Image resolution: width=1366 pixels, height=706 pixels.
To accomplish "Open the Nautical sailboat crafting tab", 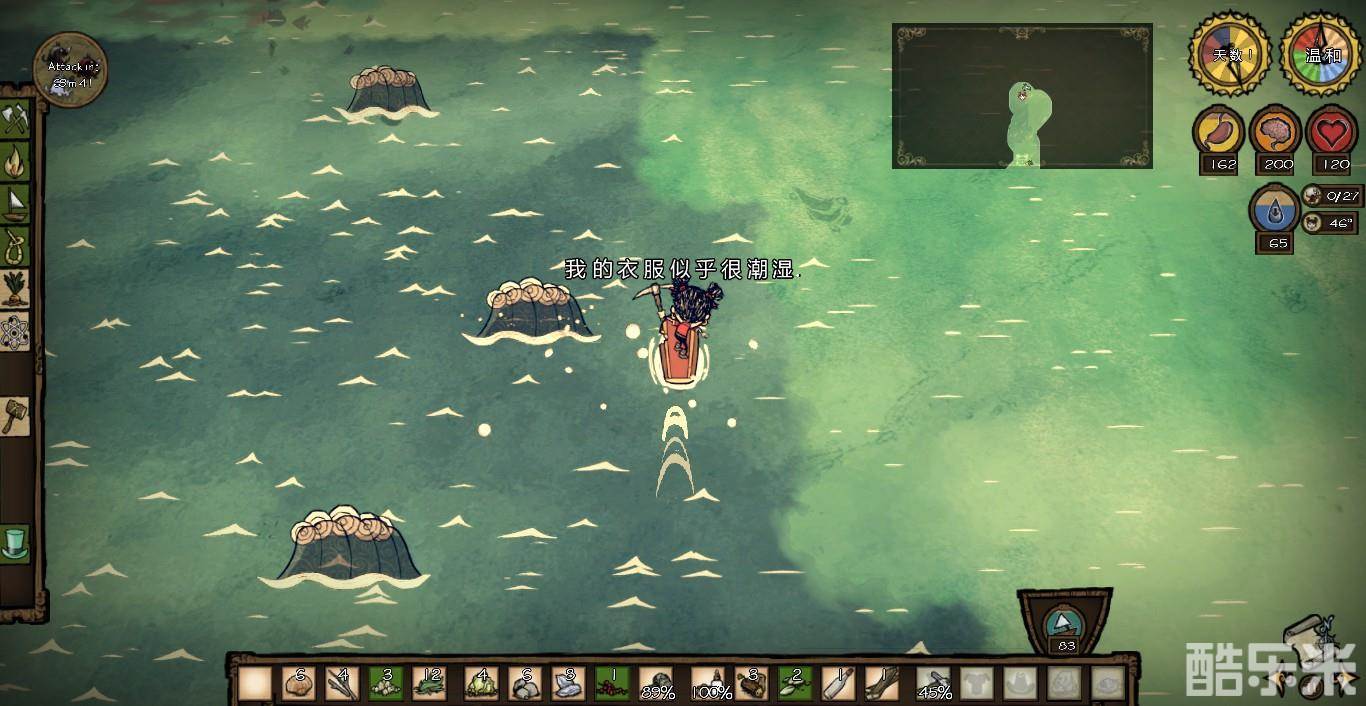I will (x=15, y=203).
